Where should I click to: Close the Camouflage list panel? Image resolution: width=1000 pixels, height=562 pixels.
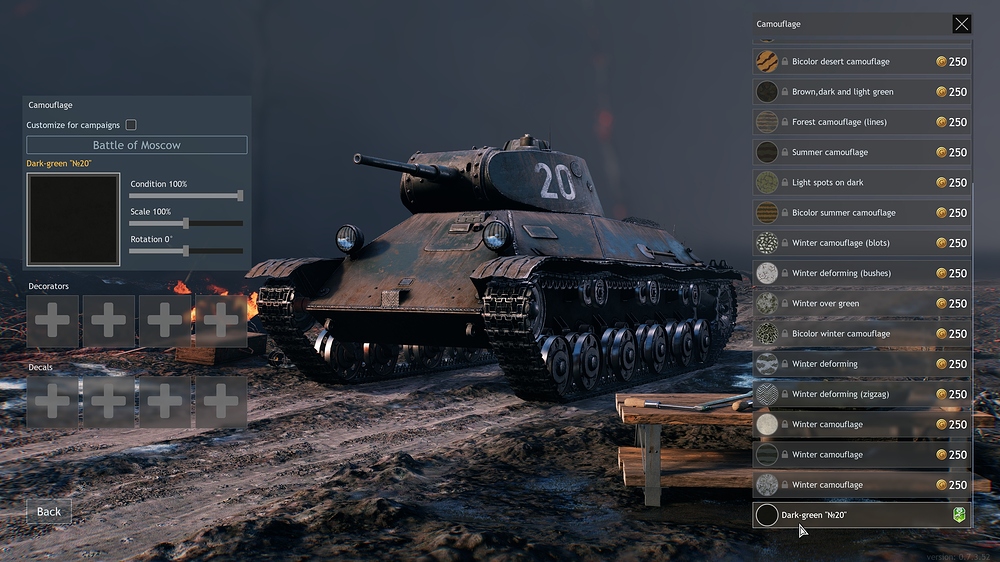click(x=961, y=24)
